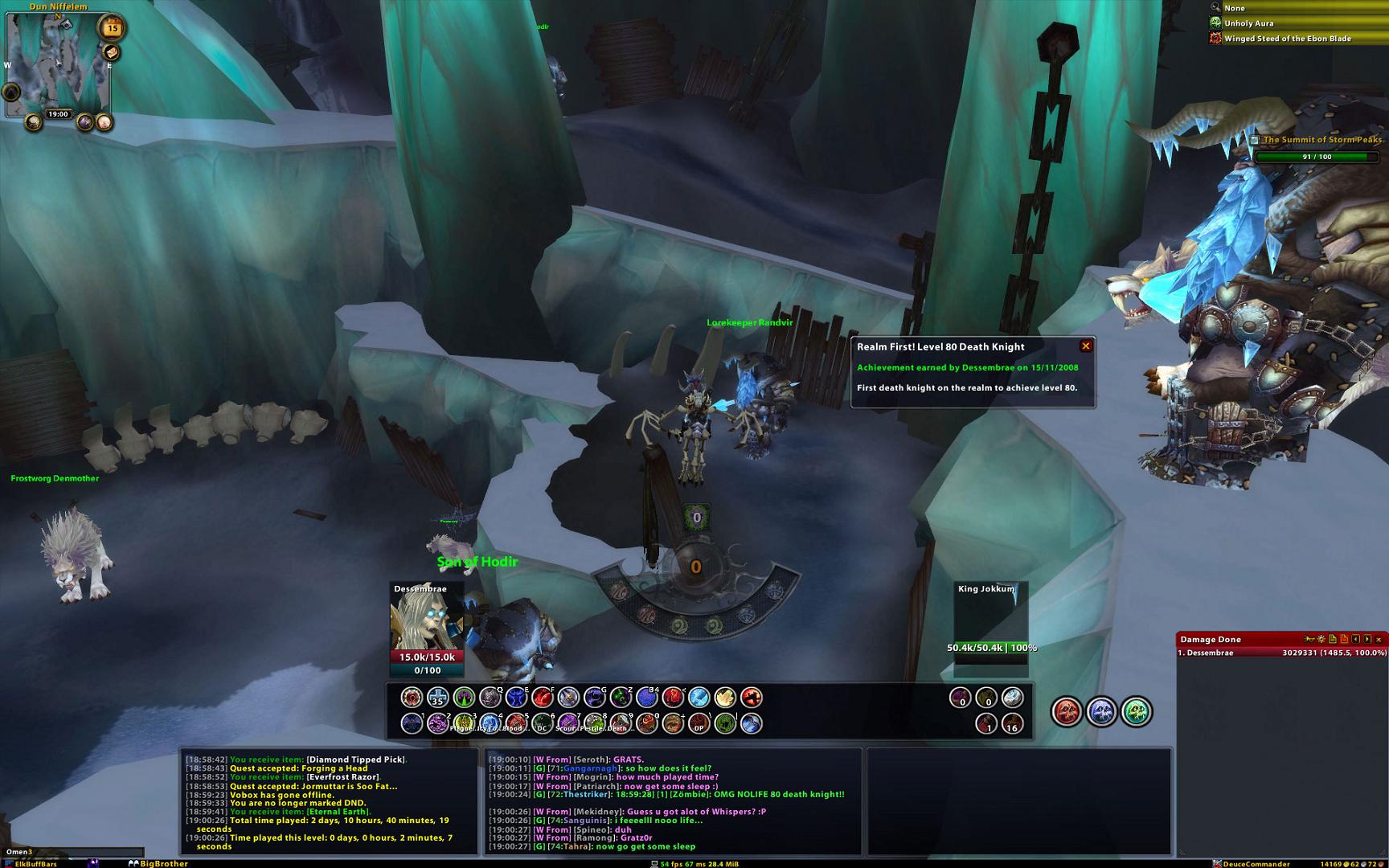This screenshot has height=868, width=1389.
Task: Activate the red skull presence button
Action: coord(1067,711)
